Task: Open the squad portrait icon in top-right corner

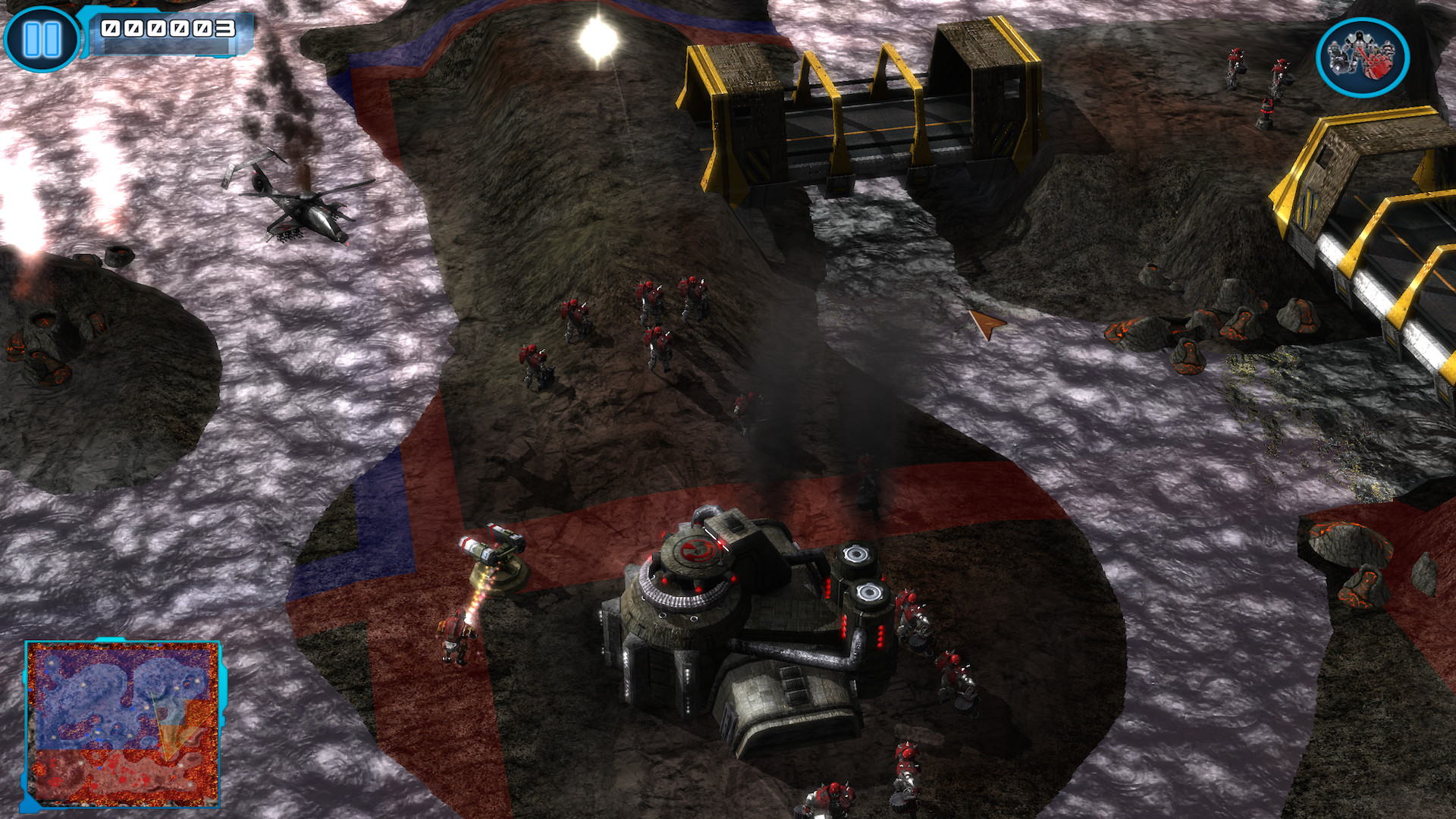Action: coord(1363,57)
